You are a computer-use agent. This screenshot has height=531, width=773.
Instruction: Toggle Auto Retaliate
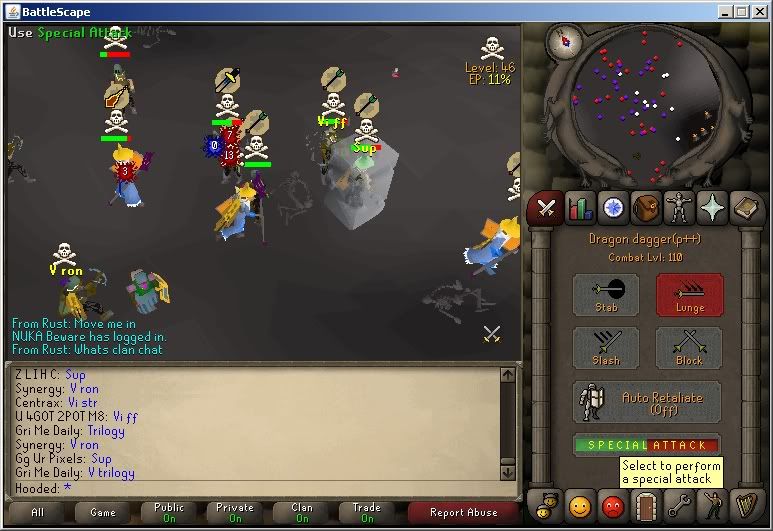click(x=646, y=402)
